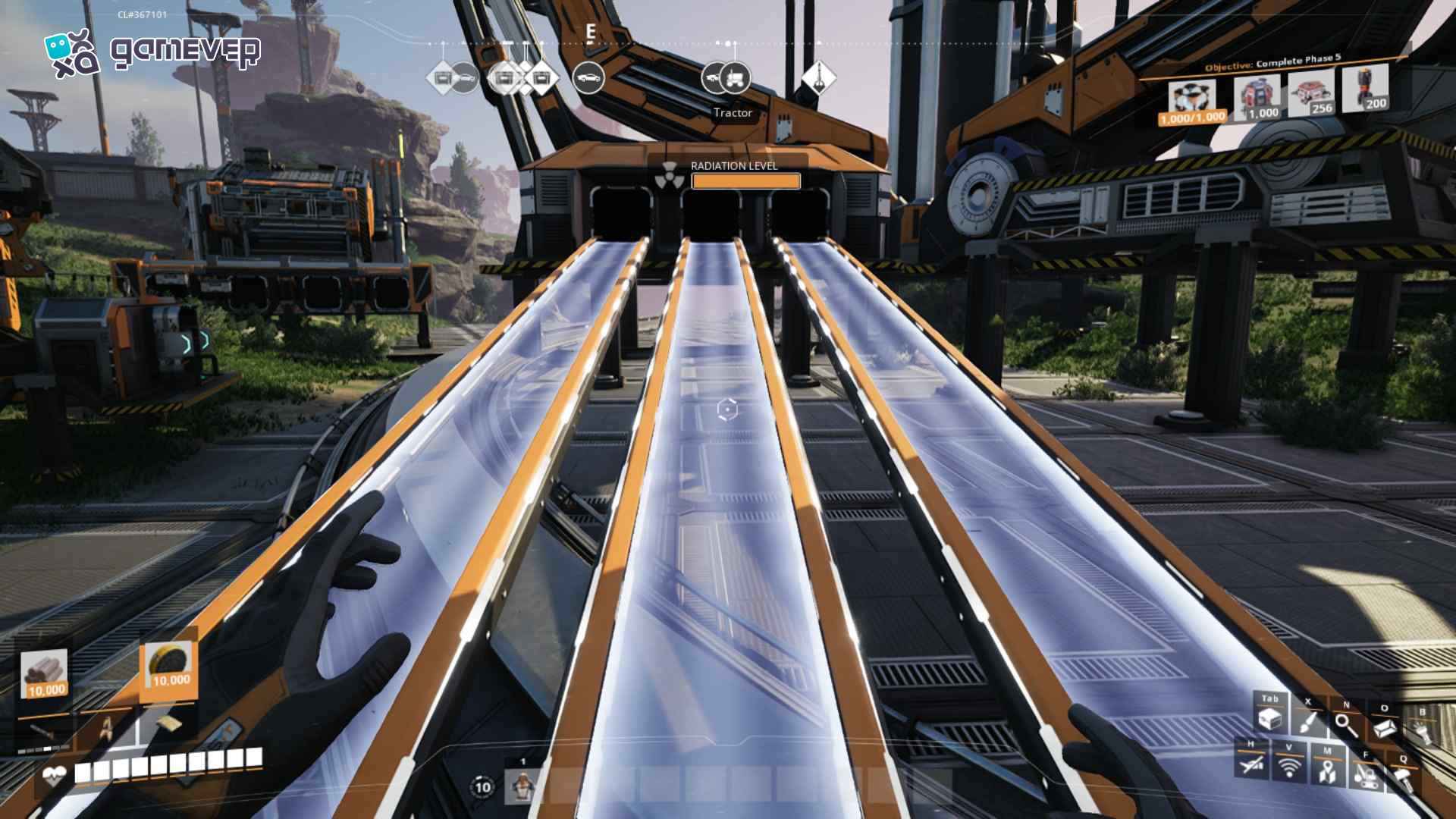The height and width of the screenshot is (819, 1456).
Task: Select the hotbar slot numbered 1
Action: pos(522,786)
